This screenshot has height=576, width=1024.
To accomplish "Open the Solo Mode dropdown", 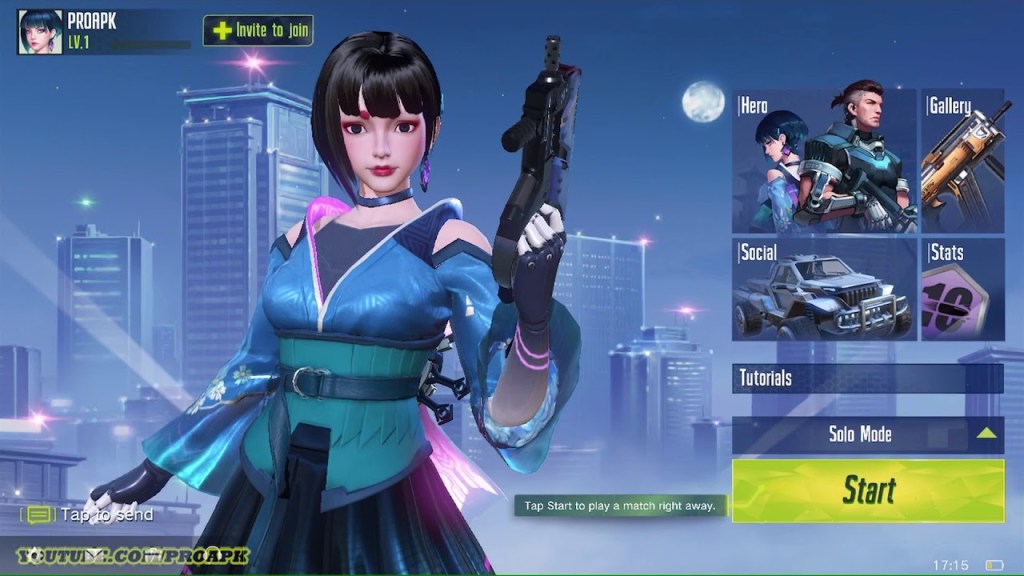I will (x=867, y=434).
